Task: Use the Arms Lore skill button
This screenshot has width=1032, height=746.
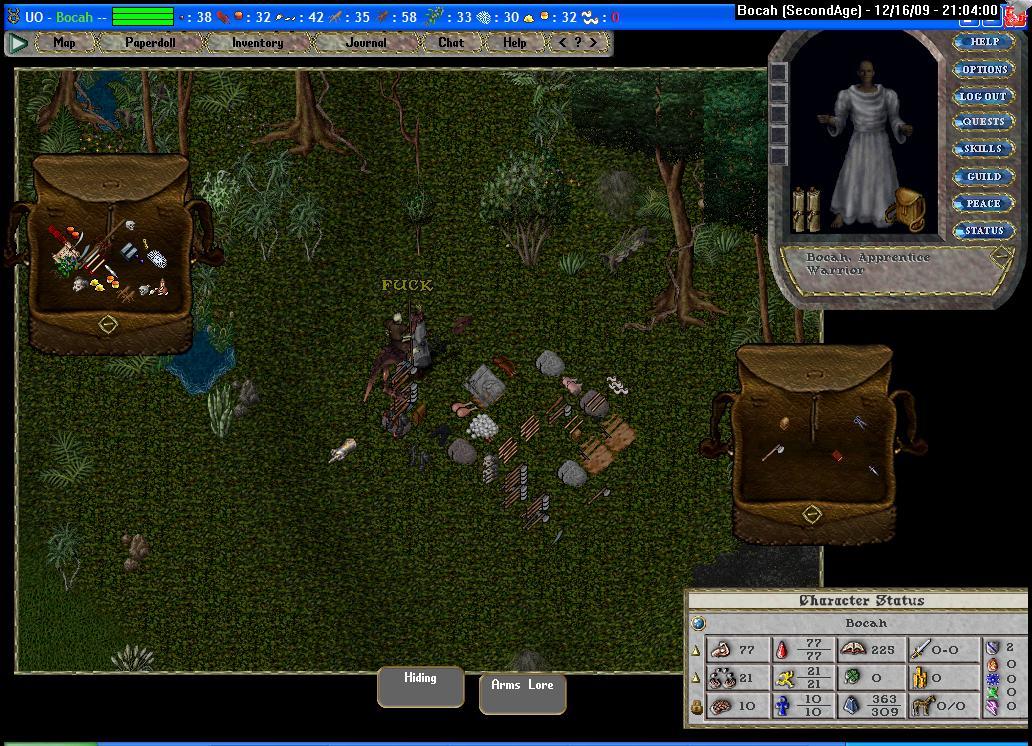Action: tap(522, 692)
